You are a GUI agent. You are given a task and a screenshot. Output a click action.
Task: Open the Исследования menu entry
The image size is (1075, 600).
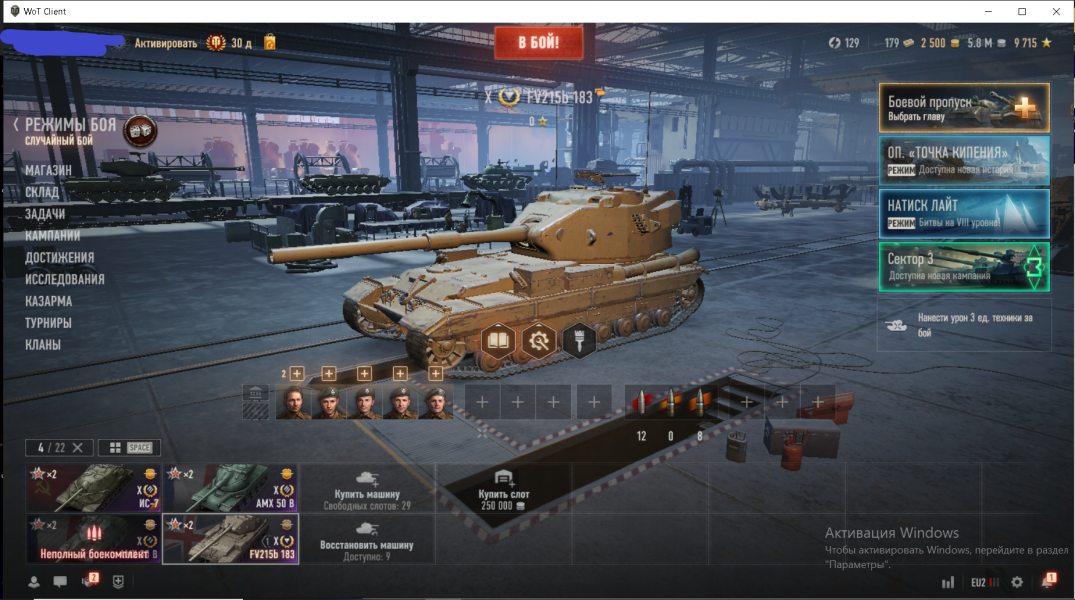click(x=65, y=279)
